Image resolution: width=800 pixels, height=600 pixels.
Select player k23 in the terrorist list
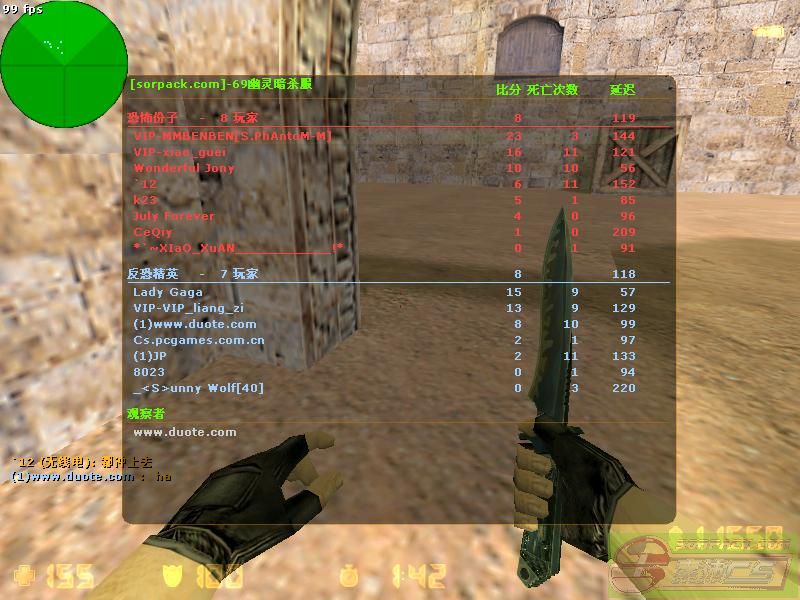[146, 200]
